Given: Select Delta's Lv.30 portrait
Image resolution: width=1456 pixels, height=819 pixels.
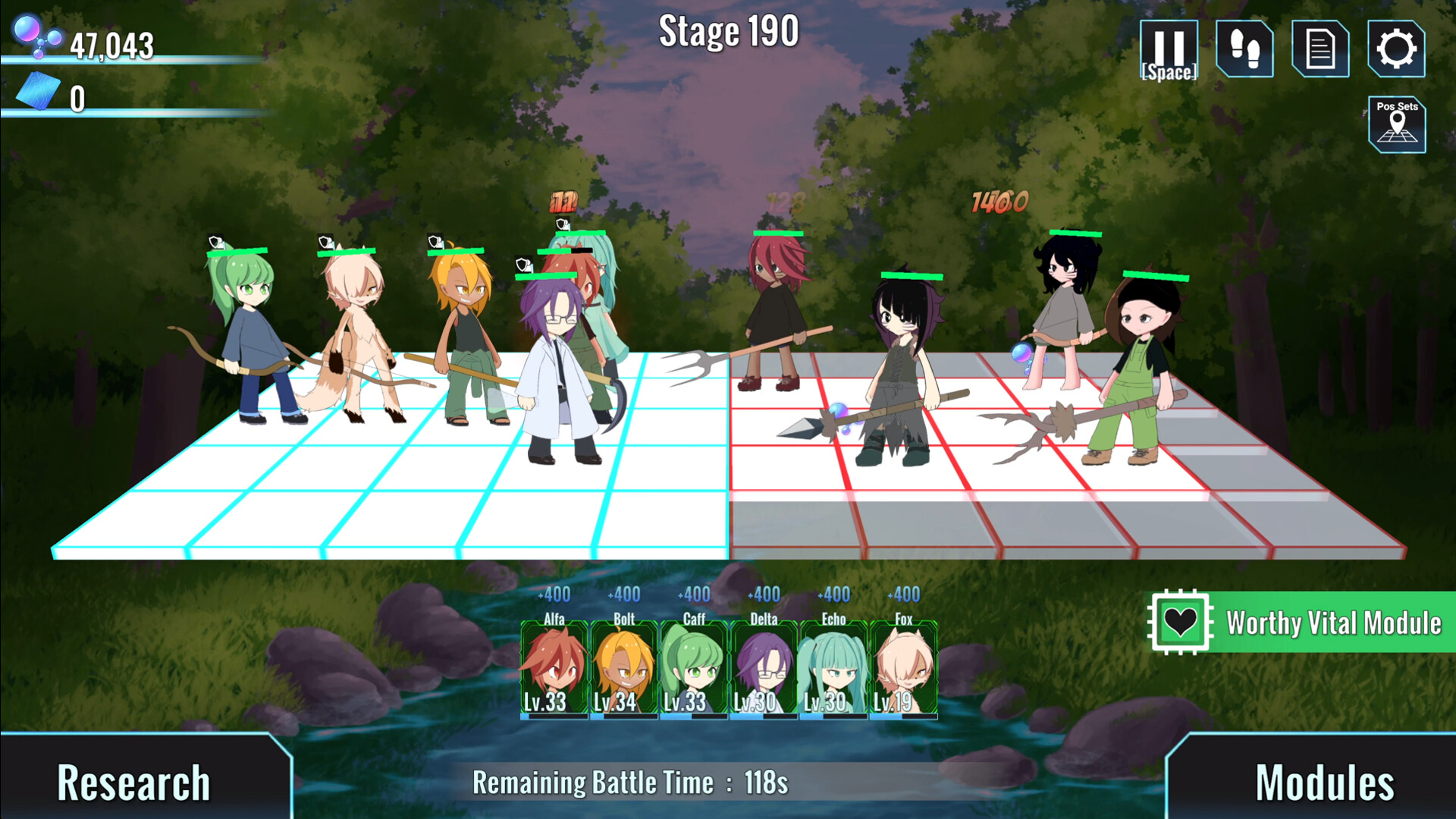Looking at the screenshot, I should pyautogui.click(x=763, y=667).
